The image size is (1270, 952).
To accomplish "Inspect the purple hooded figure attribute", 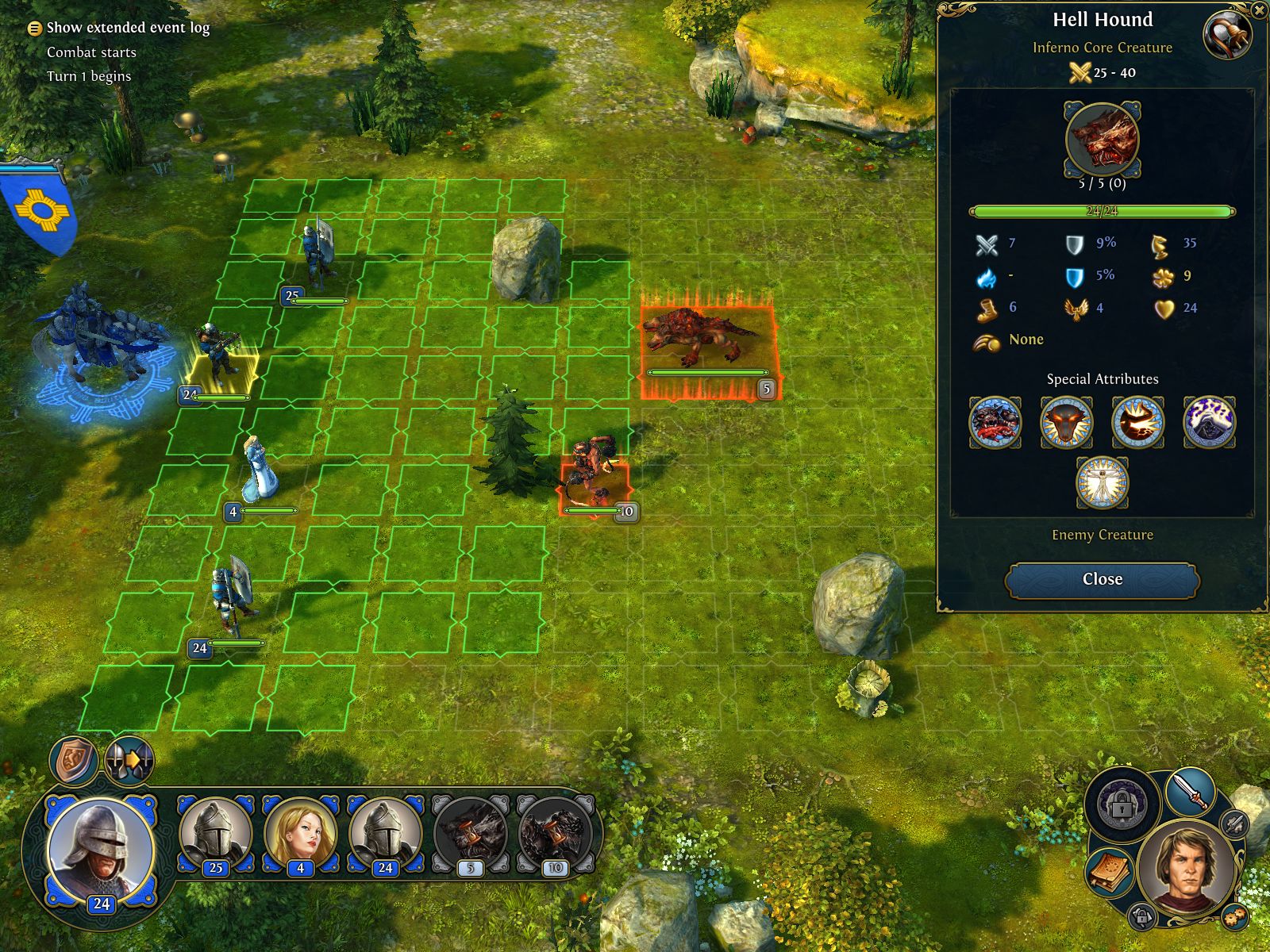I will point(1209,422).
